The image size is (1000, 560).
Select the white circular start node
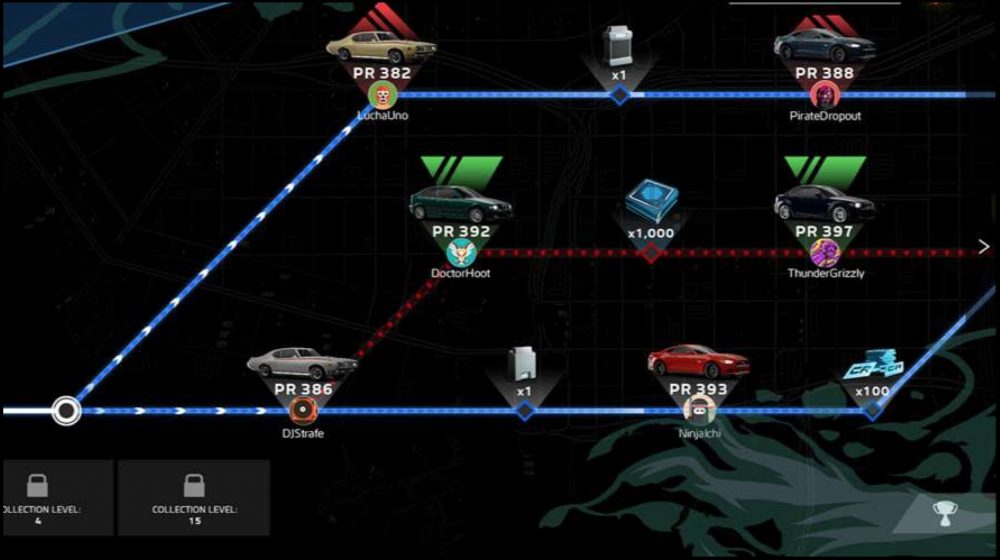pos(66,410)
